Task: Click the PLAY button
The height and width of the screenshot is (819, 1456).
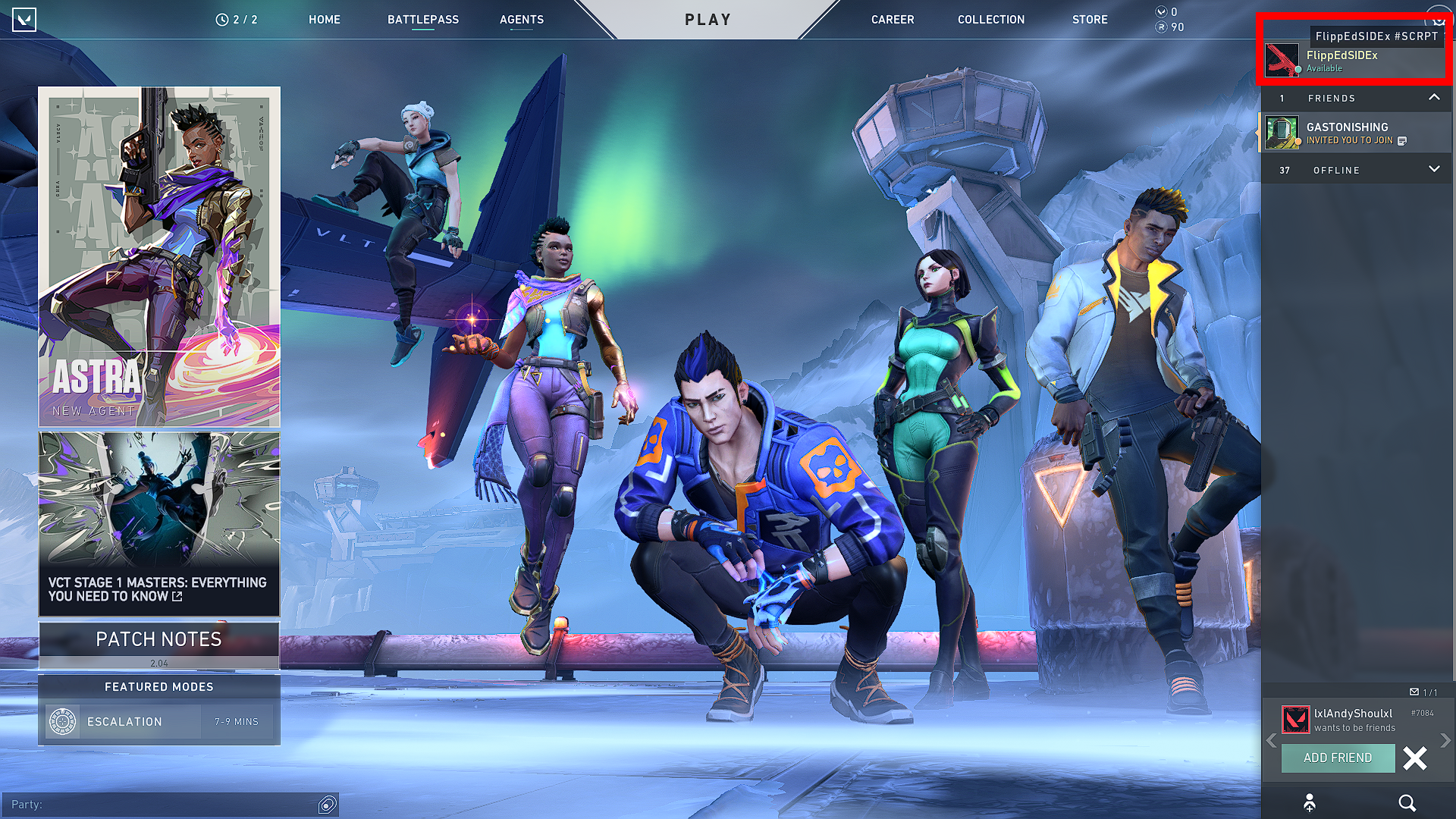Action: pyautogui.click(x=708, y=20)
